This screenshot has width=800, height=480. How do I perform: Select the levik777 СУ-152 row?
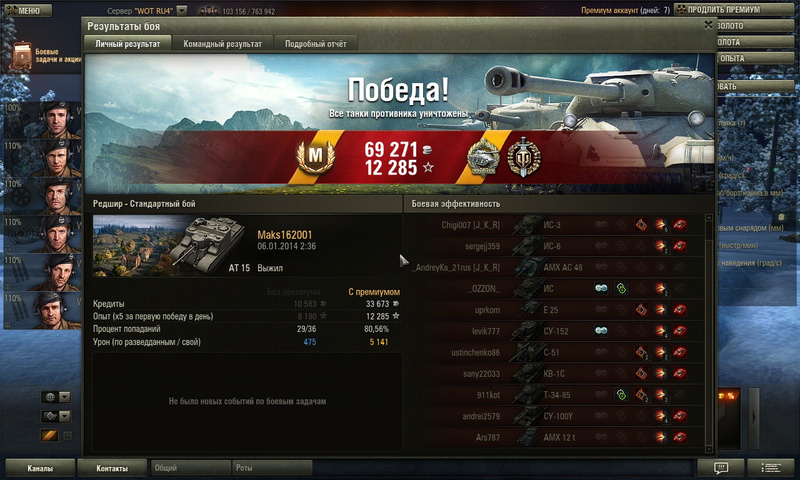pos(556,330)
